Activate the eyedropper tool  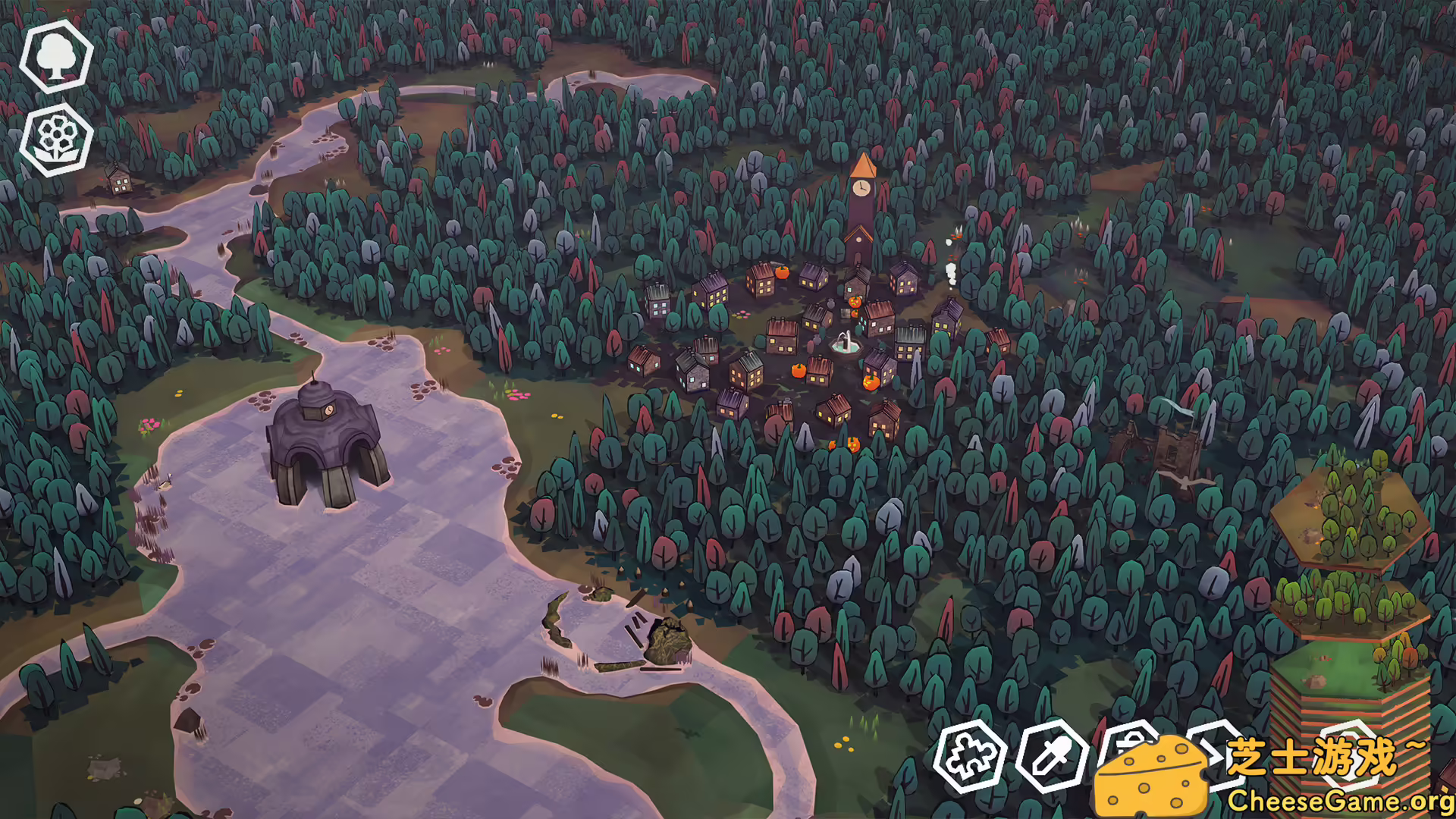1052,756
